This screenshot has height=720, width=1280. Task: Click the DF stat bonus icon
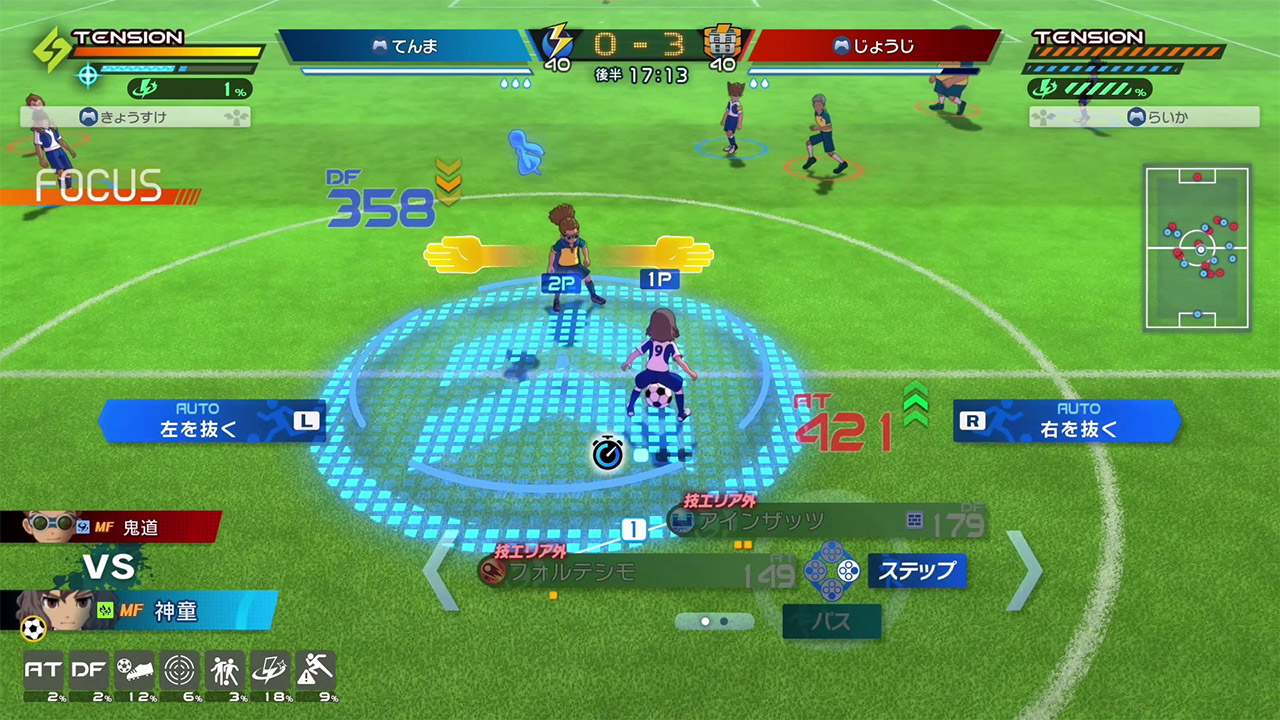coord(89,672)
